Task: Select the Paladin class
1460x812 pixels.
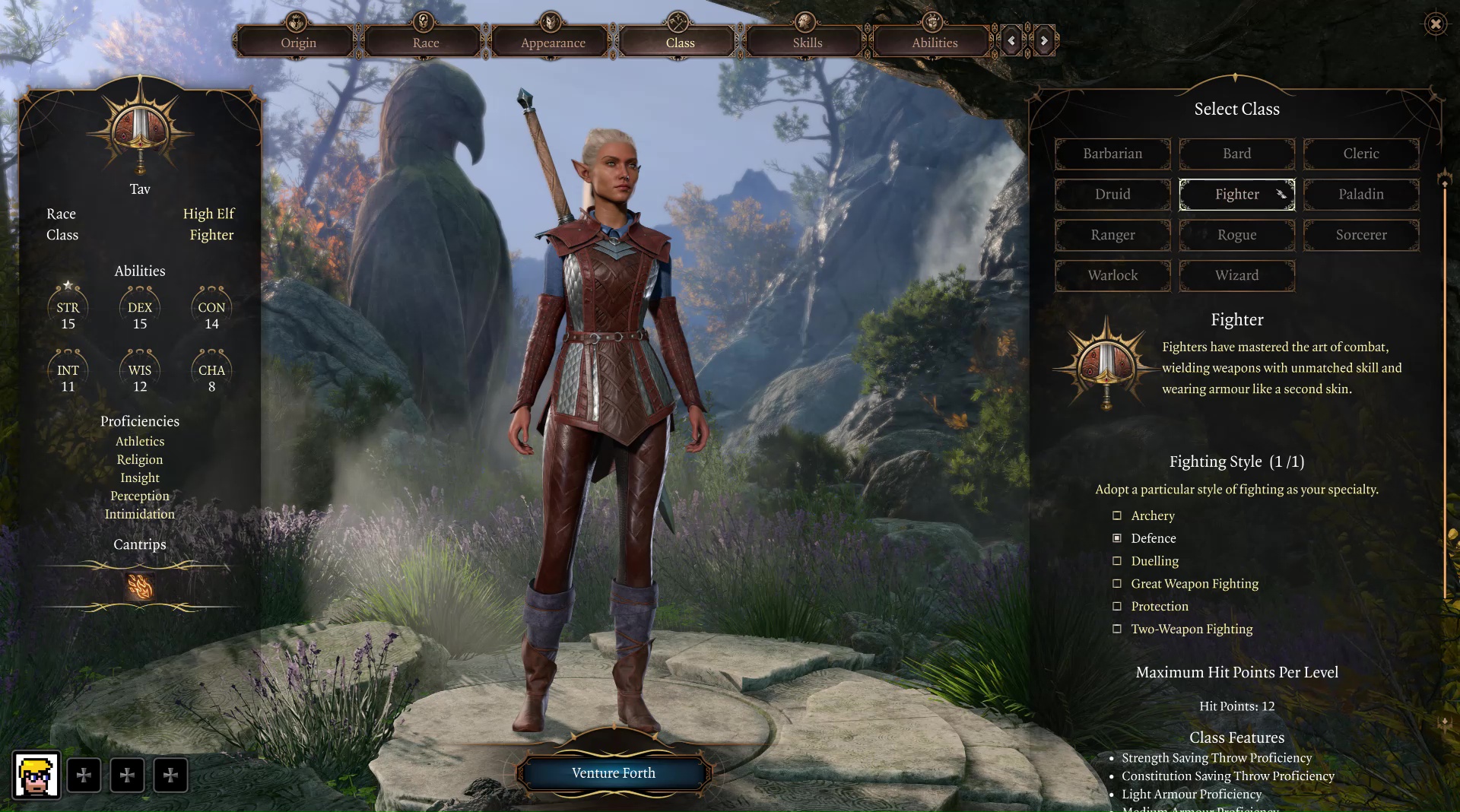Action: (x=1360, y=195)
